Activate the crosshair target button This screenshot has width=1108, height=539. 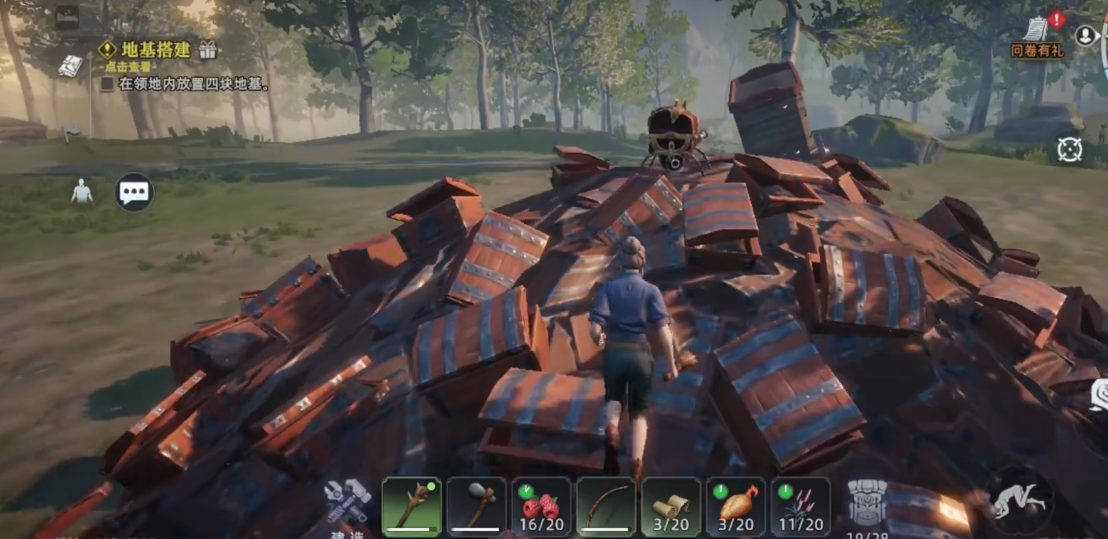pyautogui.click(x=1069, y=150)
